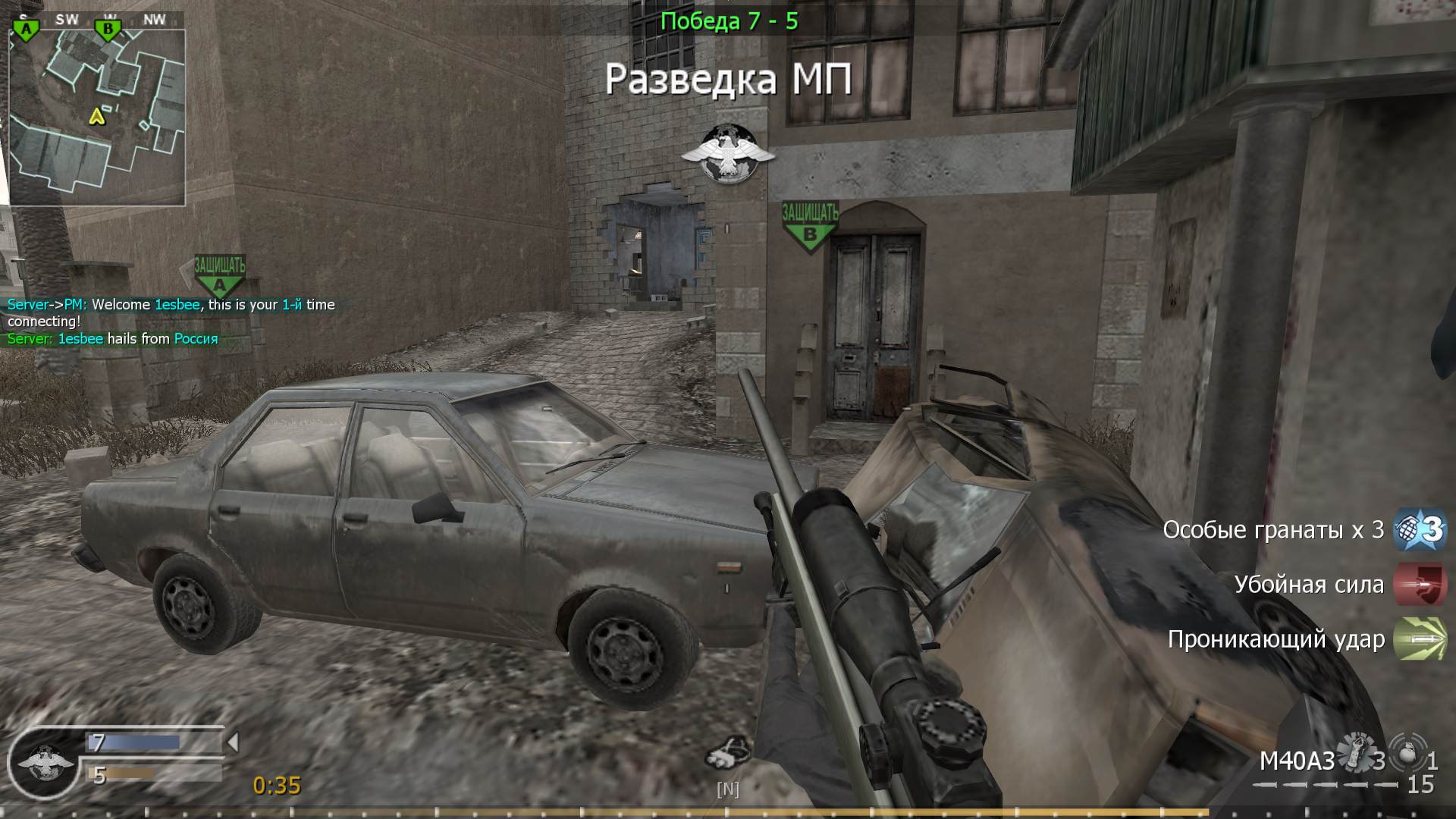
Task: Click the 1esbee player name in chat
Action: (174, 304)
